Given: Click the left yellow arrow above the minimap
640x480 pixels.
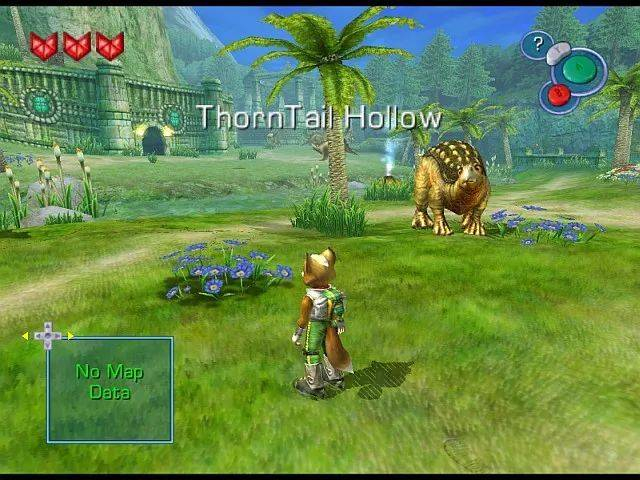Looking at the screenshot, I should coord(25,336).
